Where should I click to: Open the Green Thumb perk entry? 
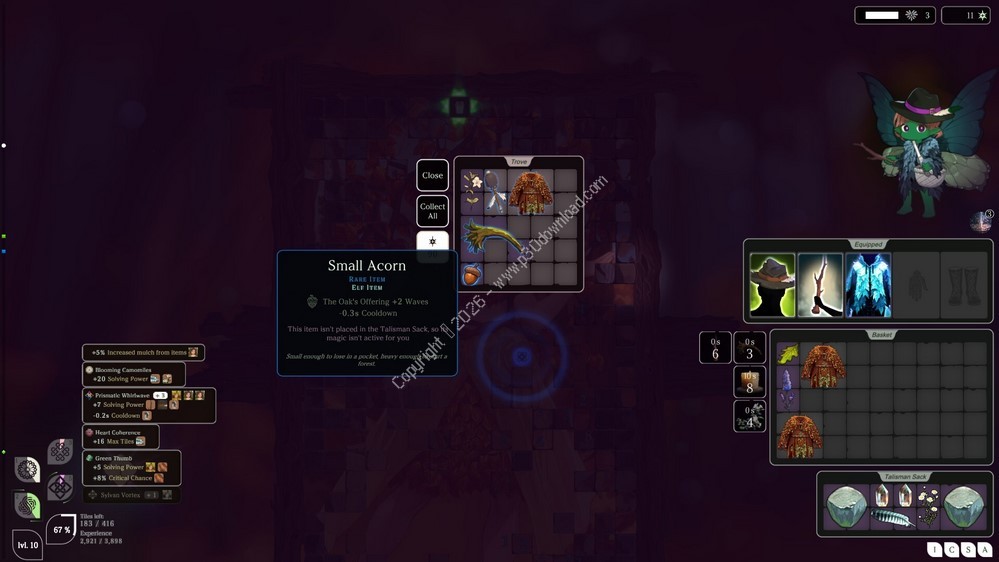pyautogui.click(x=131, y=468)
